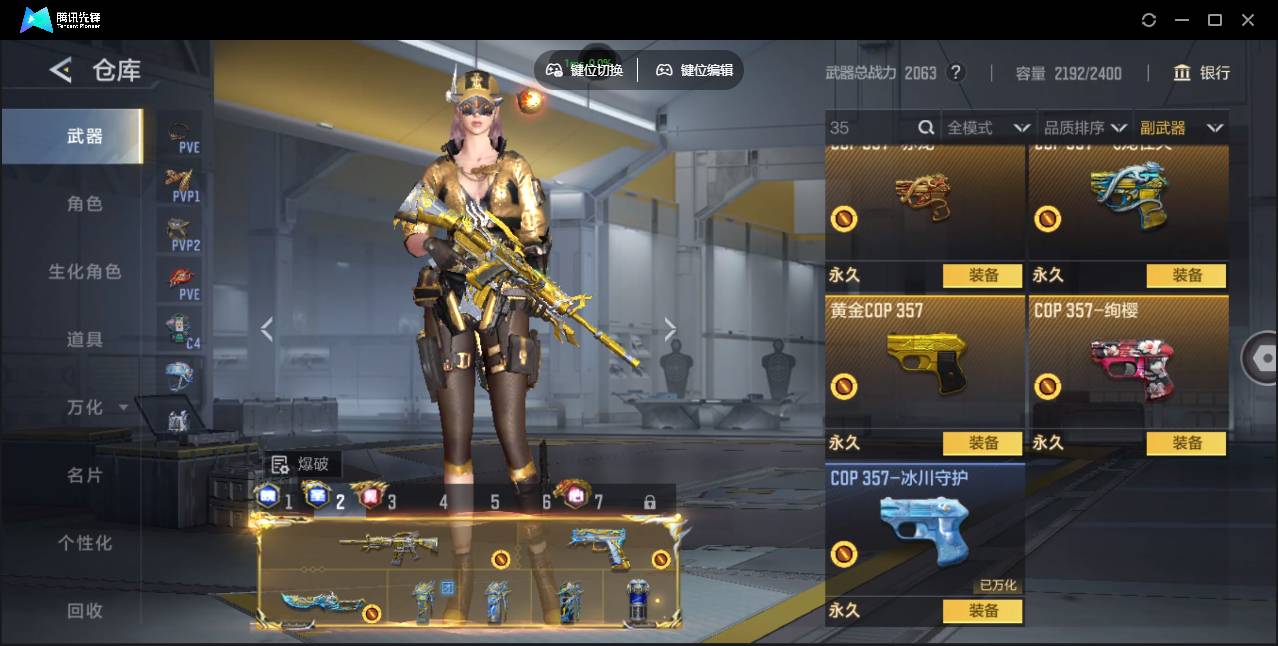Click the 键位切换 key switch button
The image size is (1278, 646).
[585, 70]
